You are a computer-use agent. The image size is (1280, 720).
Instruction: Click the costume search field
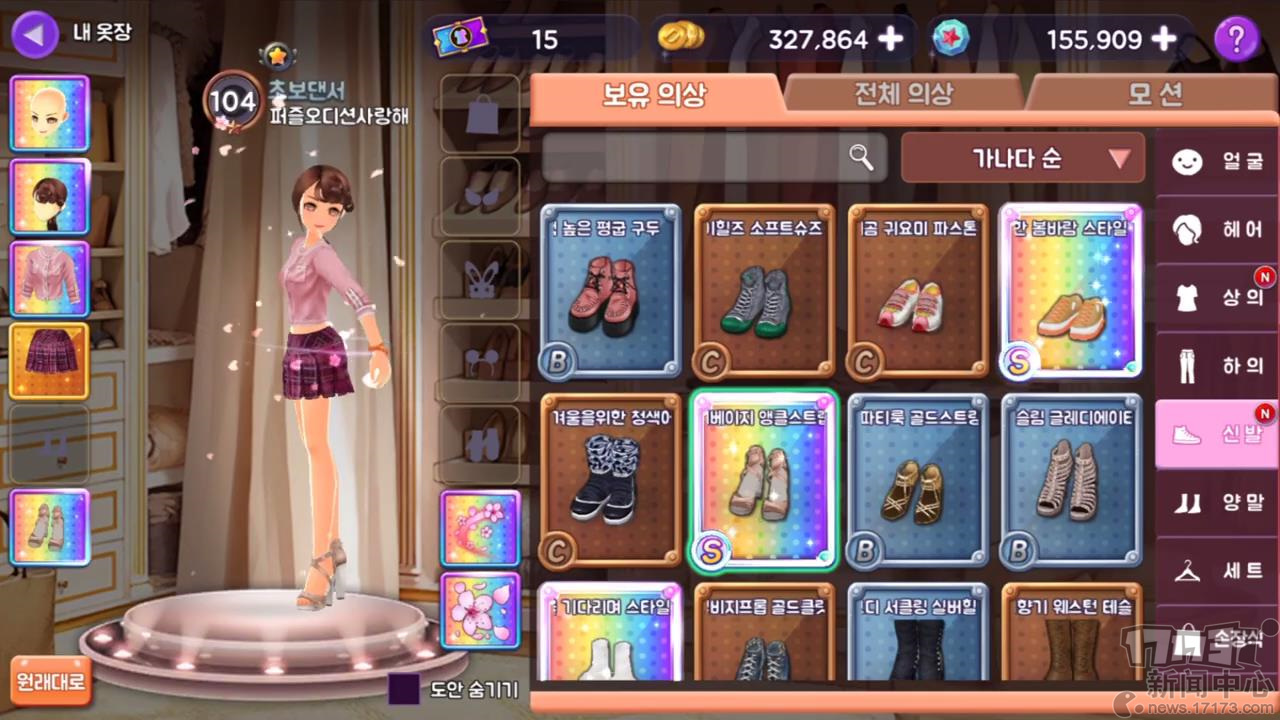tap(700, 157)
